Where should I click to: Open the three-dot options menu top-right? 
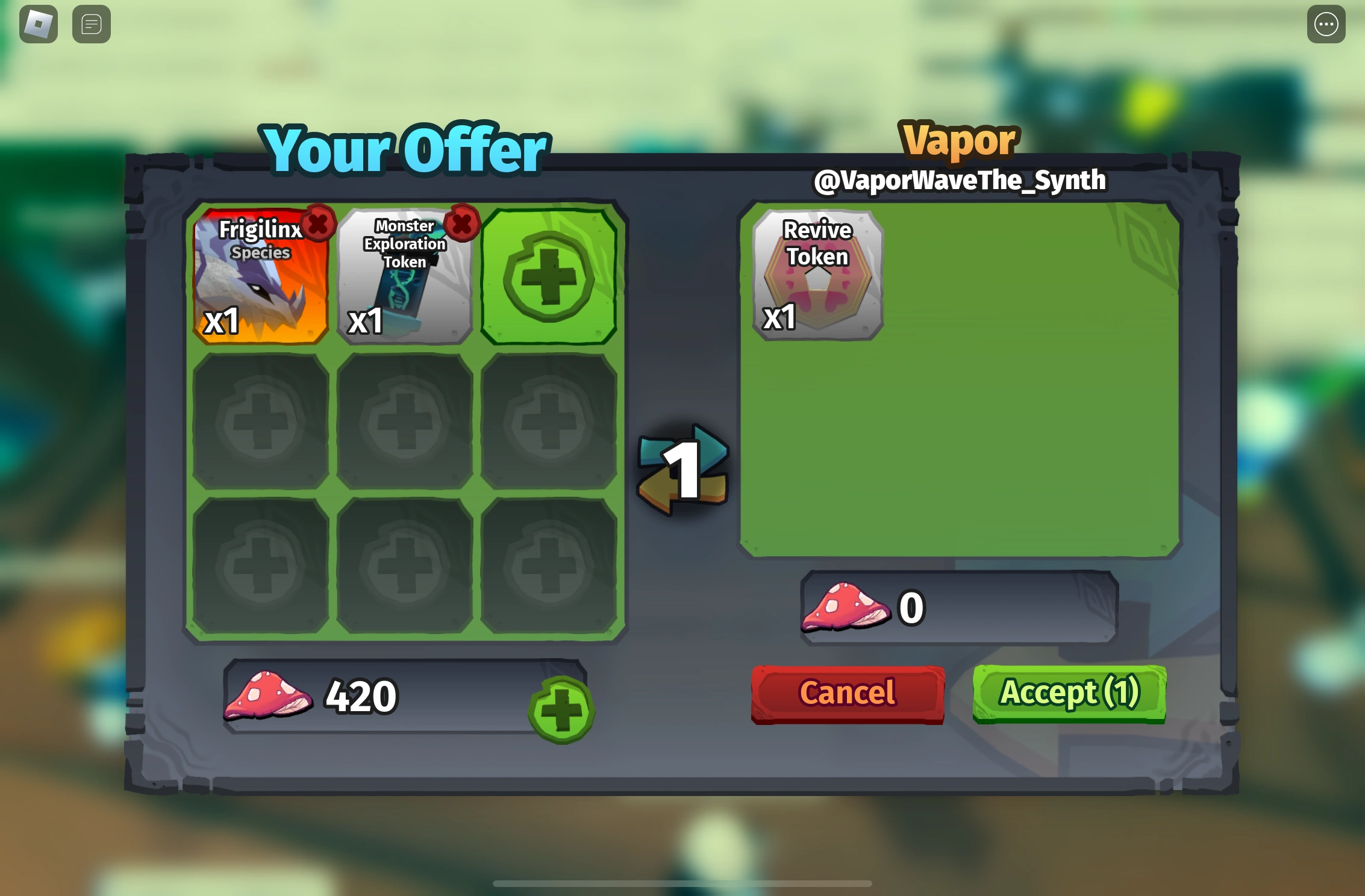coord(1325,23)
